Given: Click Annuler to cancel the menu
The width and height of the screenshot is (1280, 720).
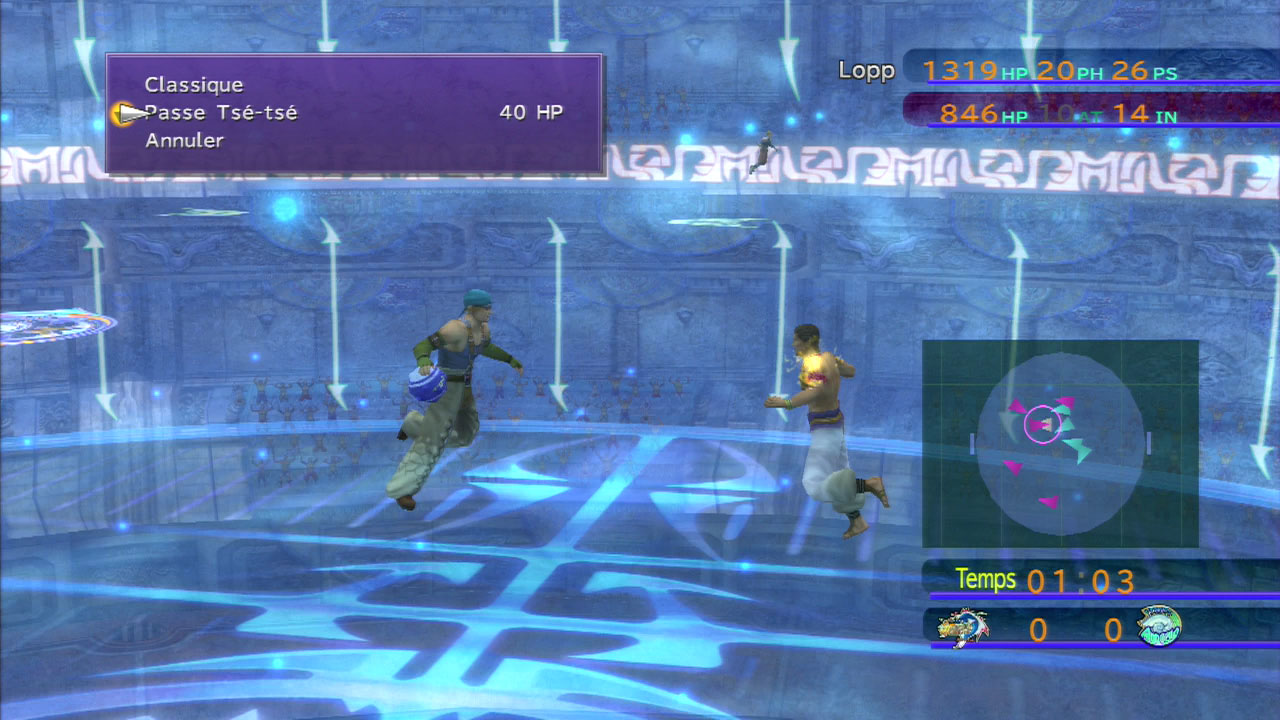Looking at the screenshot, I should (184, 141).
